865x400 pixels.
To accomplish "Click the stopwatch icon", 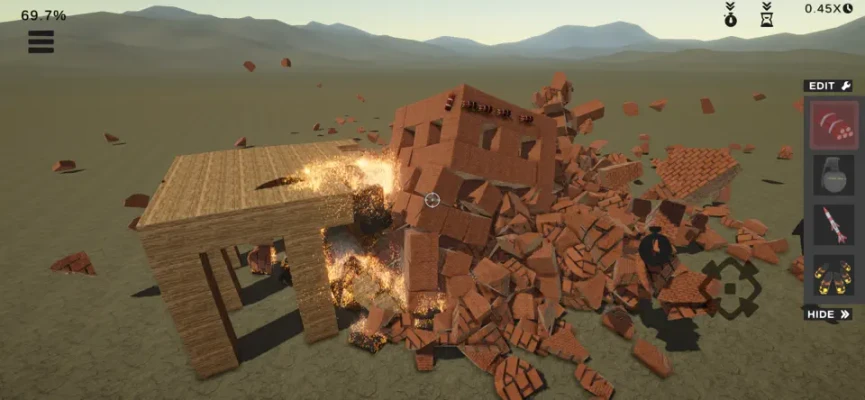I will (x=732, y=14).
